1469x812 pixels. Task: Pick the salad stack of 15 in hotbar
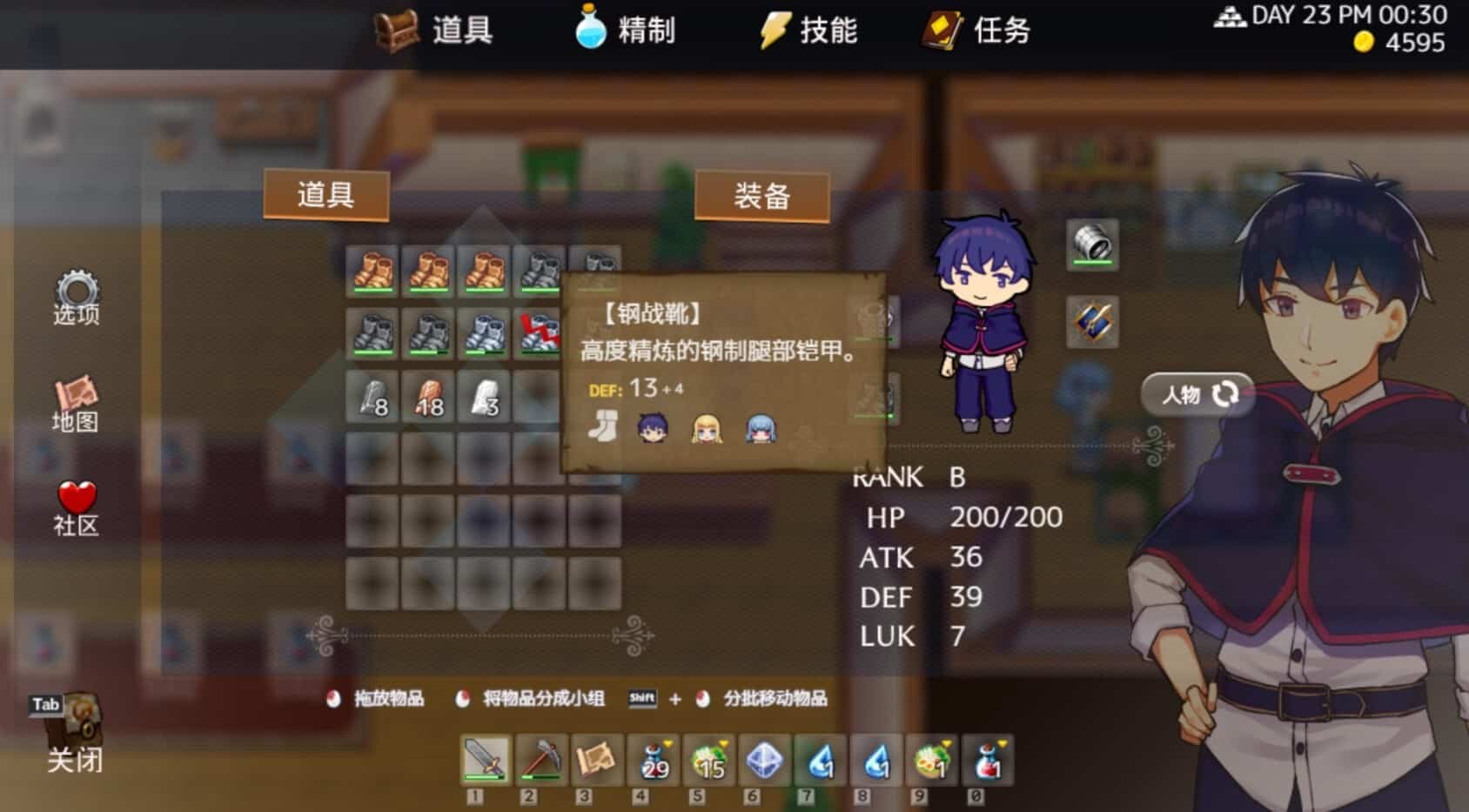(708, 760)
